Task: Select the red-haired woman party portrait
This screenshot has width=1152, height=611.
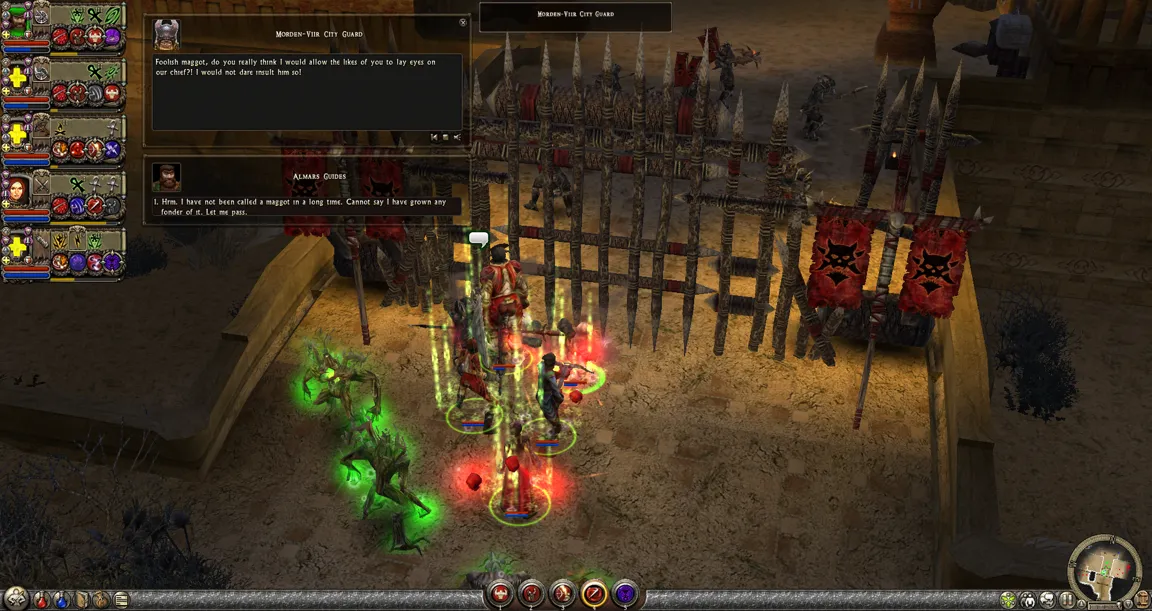Action: (x=17, y=189)
